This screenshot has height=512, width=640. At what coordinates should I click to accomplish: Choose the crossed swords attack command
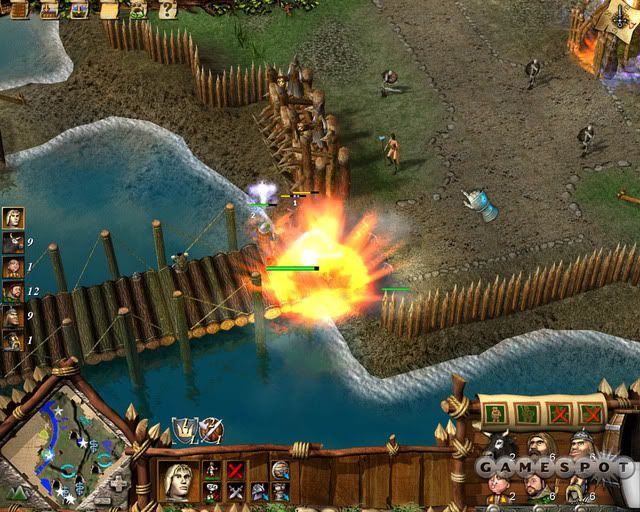click(236, 491)
